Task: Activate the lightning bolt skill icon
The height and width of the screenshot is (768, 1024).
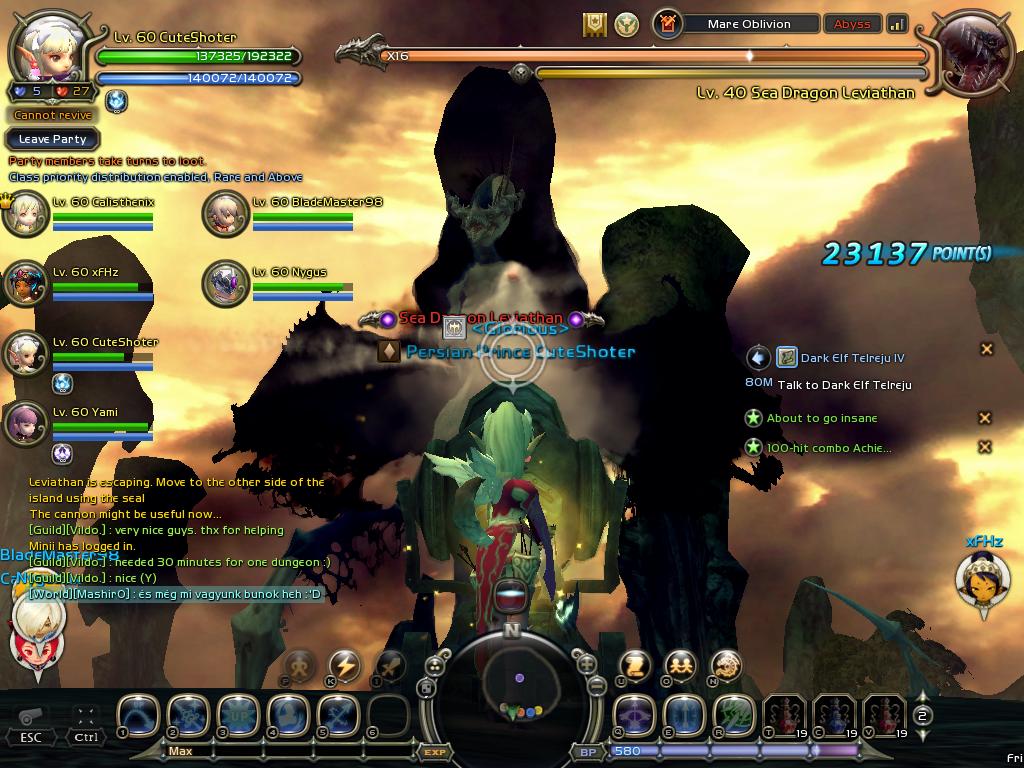Action: pos(344,665)
